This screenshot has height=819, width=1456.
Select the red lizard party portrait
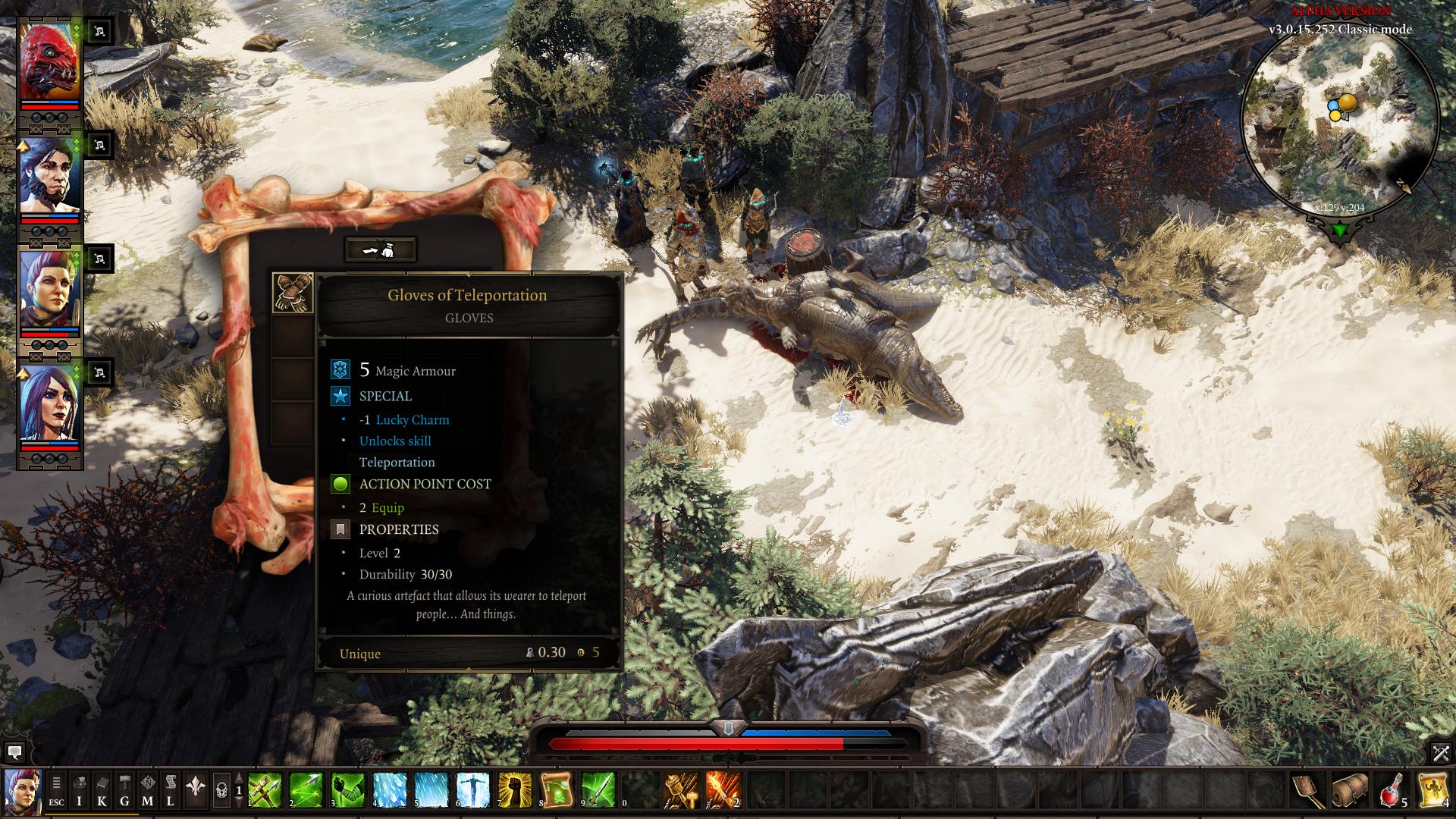point(49,62)
